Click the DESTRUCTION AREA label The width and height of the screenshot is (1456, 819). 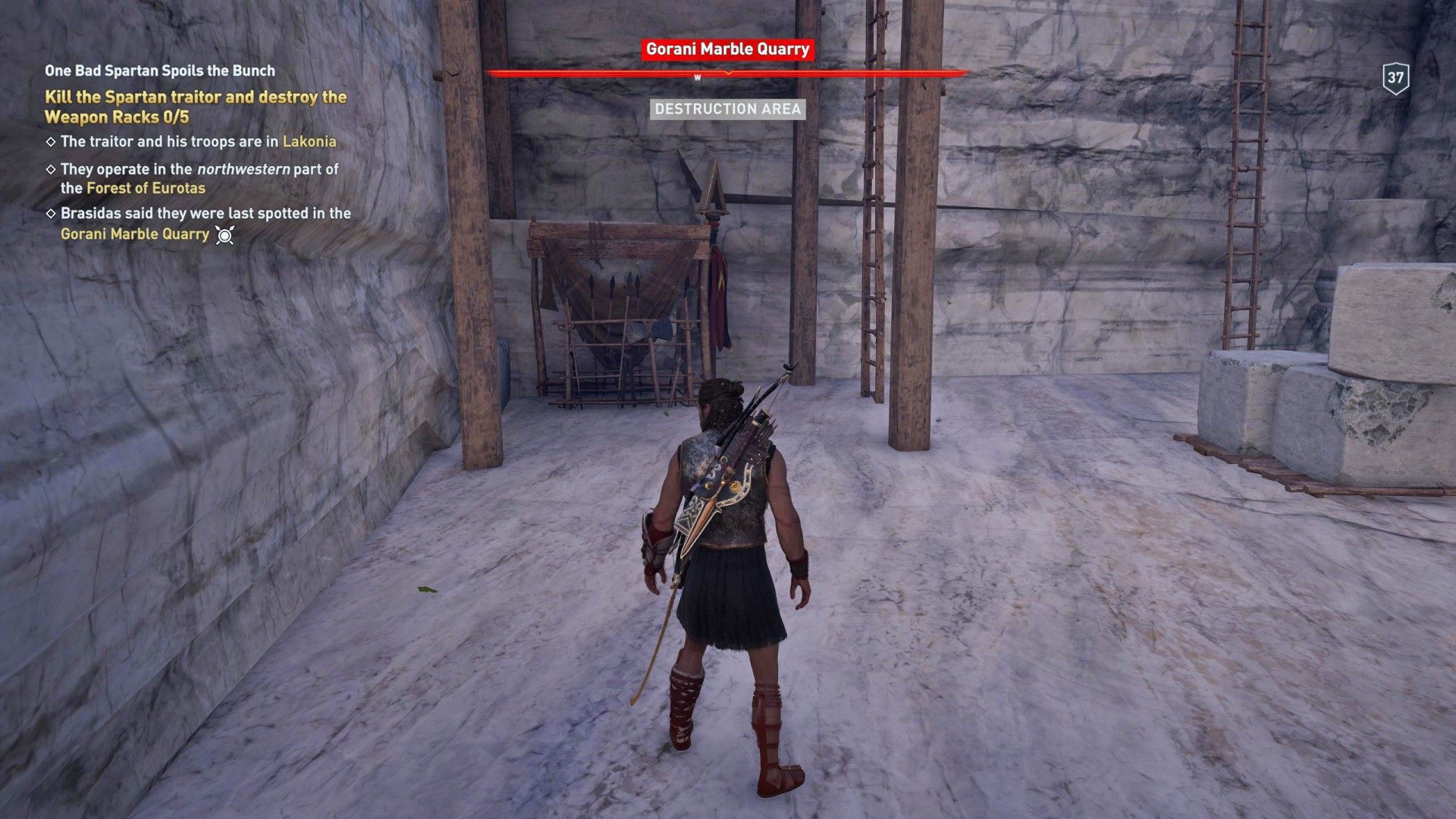729,110
